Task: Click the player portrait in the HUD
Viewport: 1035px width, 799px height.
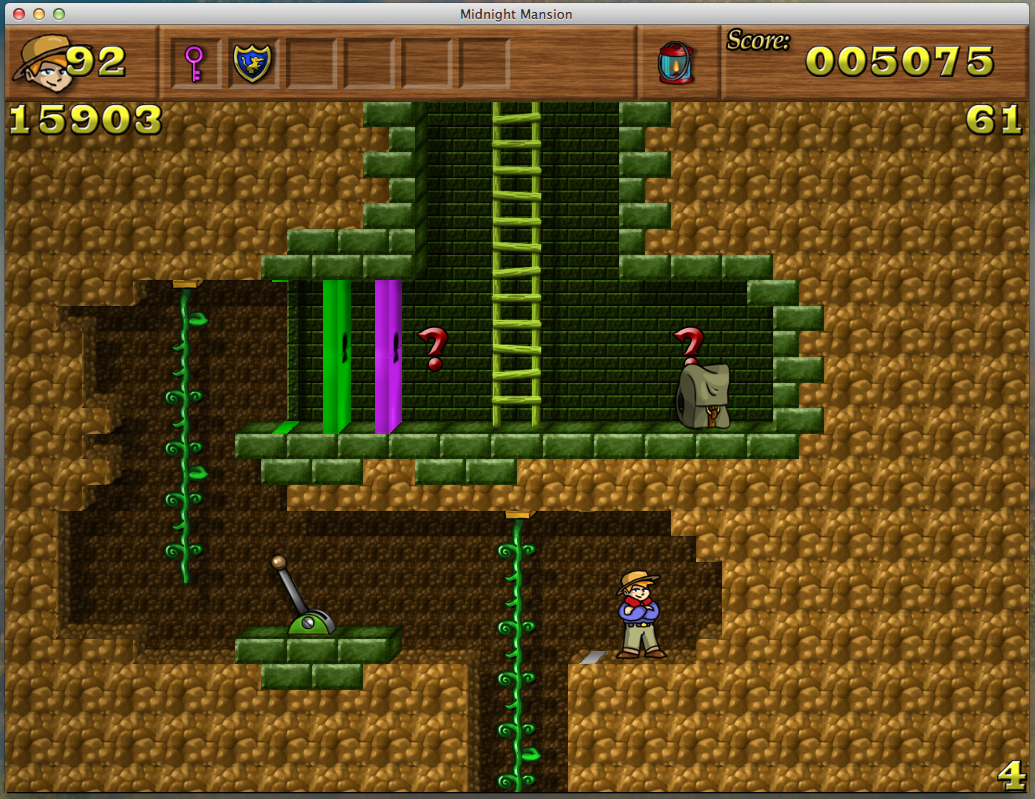Action: (42, 60)
